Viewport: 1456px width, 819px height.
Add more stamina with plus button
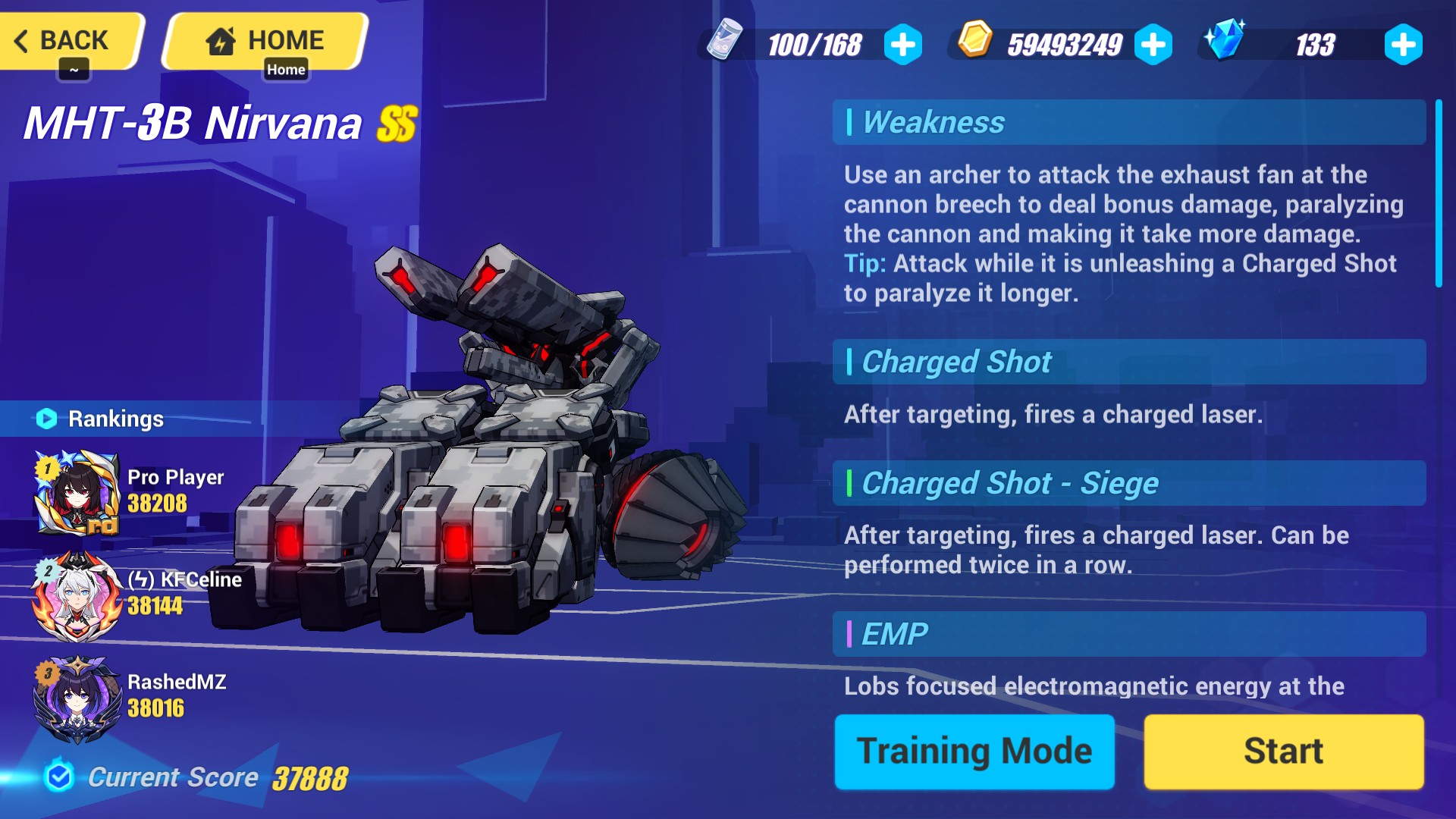coord(903,44)
